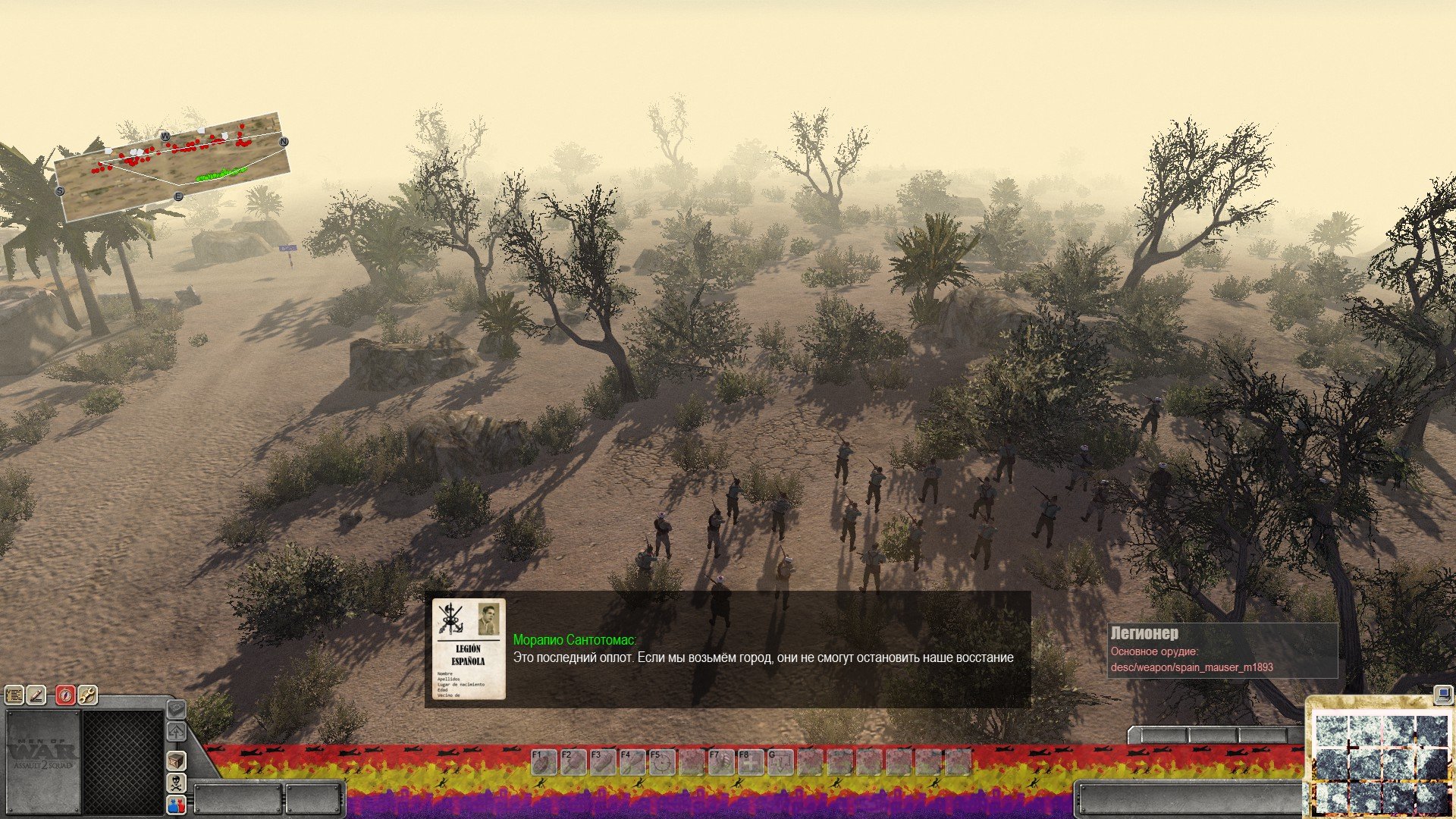Open the mission objectives scroll button

click(x=14, y=695)
